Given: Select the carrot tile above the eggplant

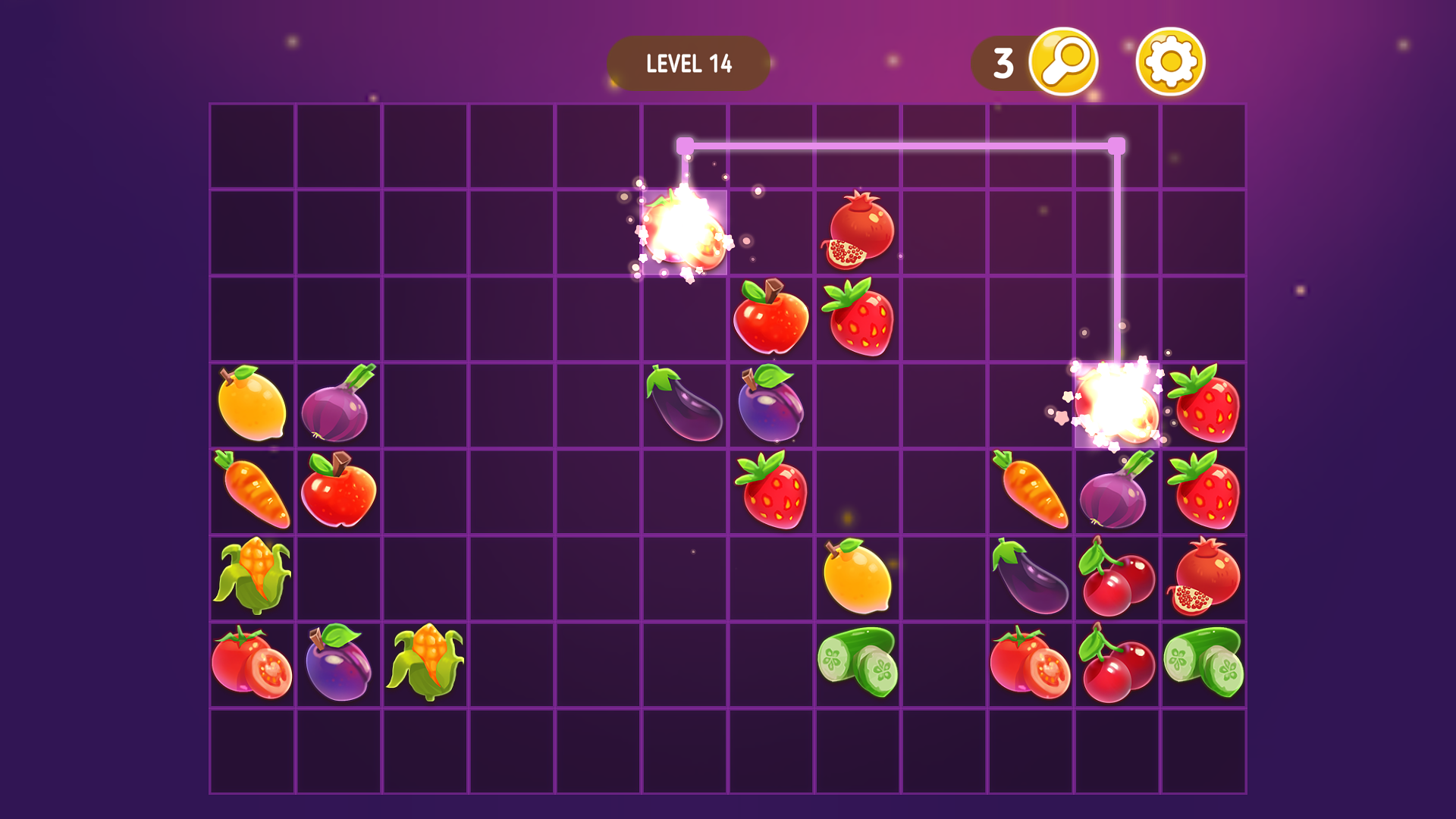Looking at the screenshot, I should pos(1031,491).
